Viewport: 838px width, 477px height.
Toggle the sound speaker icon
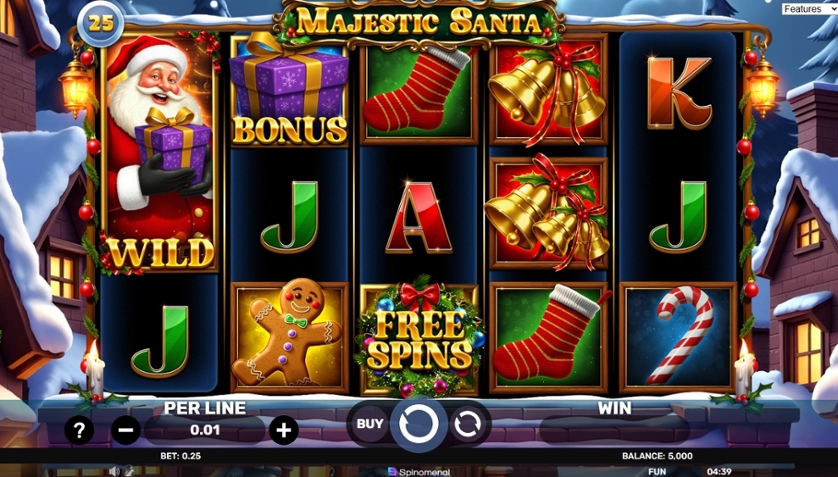pos(114,470)
